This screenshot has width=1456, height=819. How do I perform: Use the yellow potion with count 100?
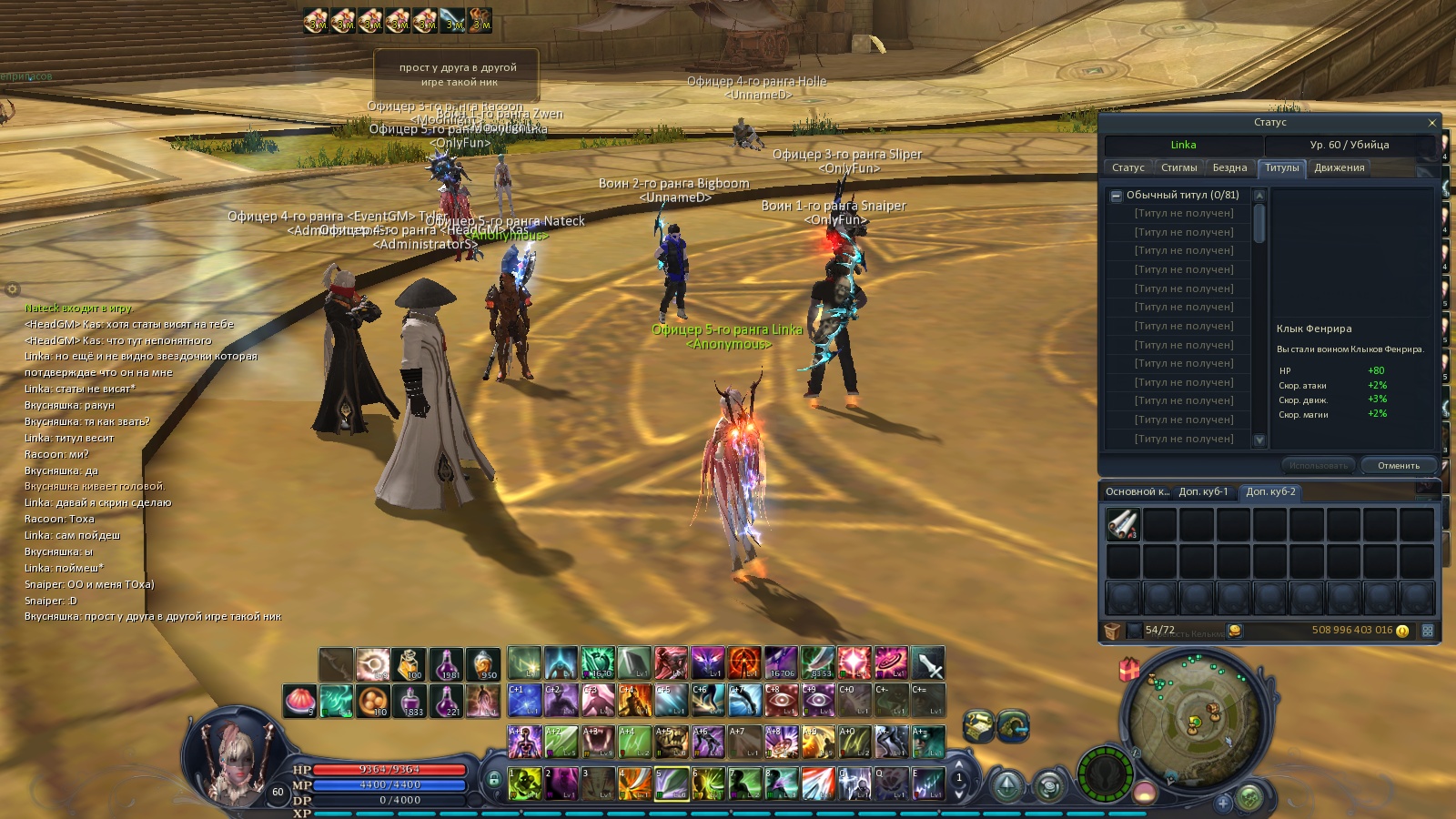click(409, 665)
